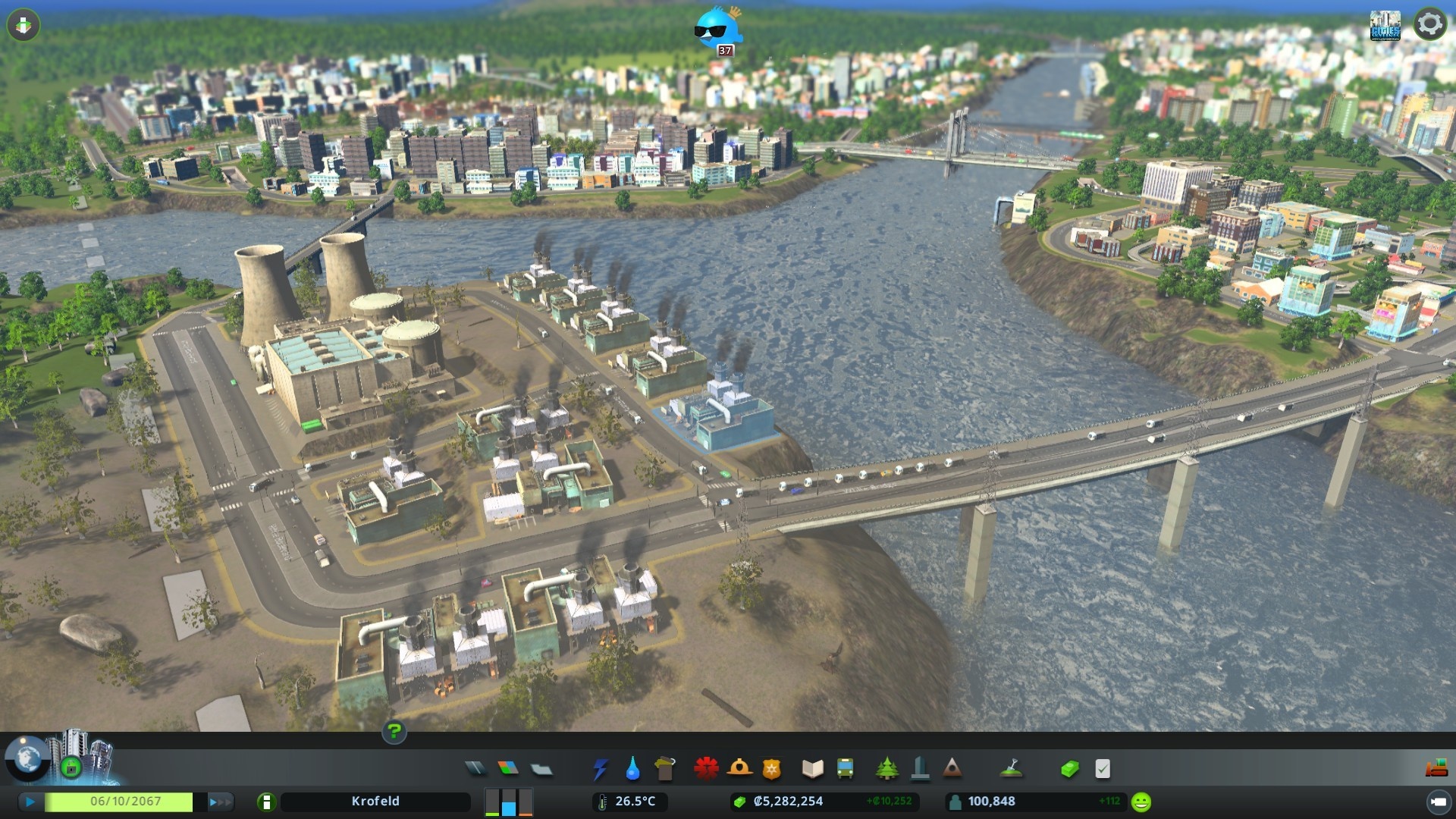Open the Water and Sewage droplet menu
Screen dimensions: 1456x819
[x=632, y=769]
